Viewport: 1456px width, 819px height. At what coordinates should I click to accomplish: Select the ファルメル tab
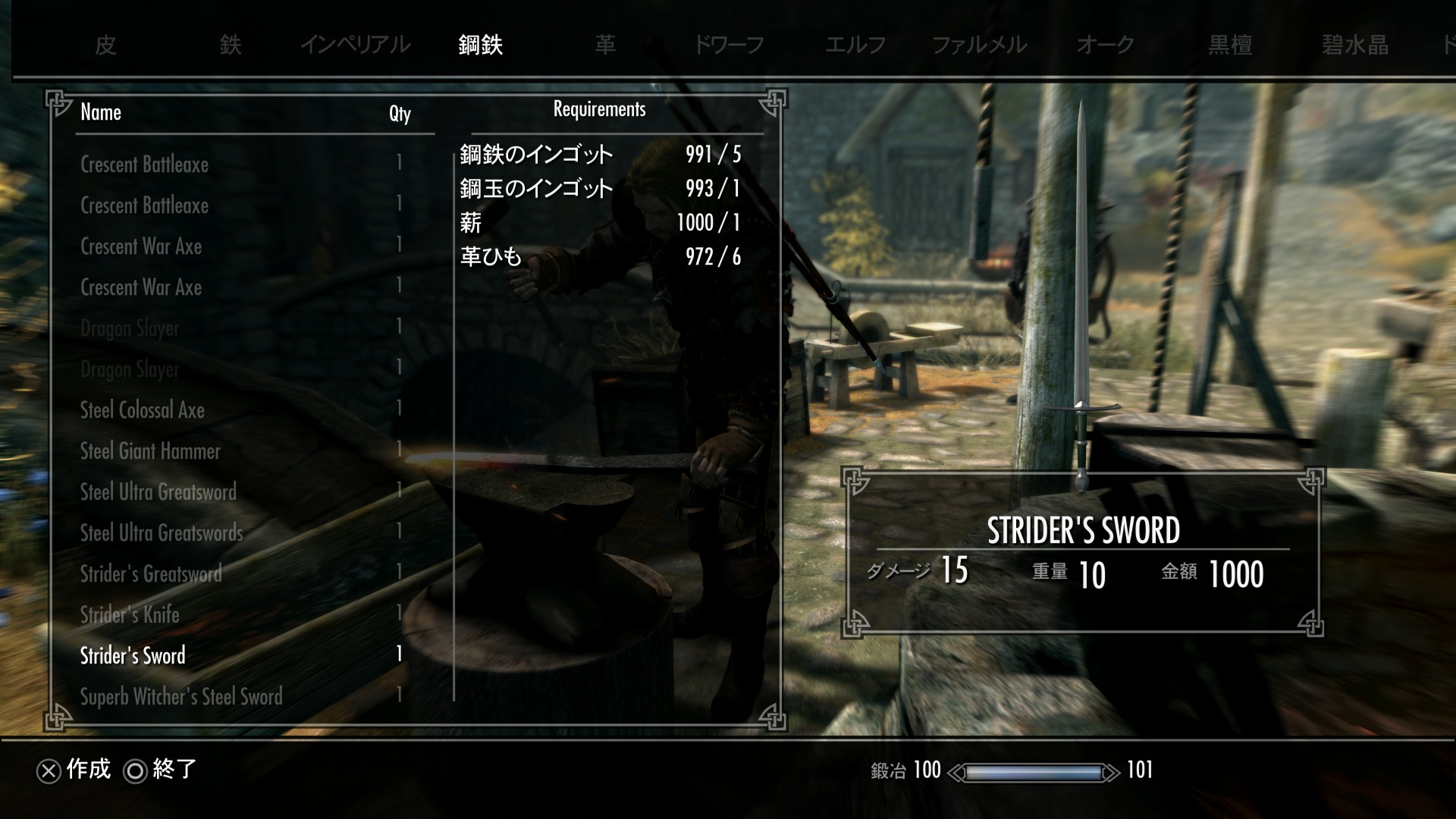[979, 45]
